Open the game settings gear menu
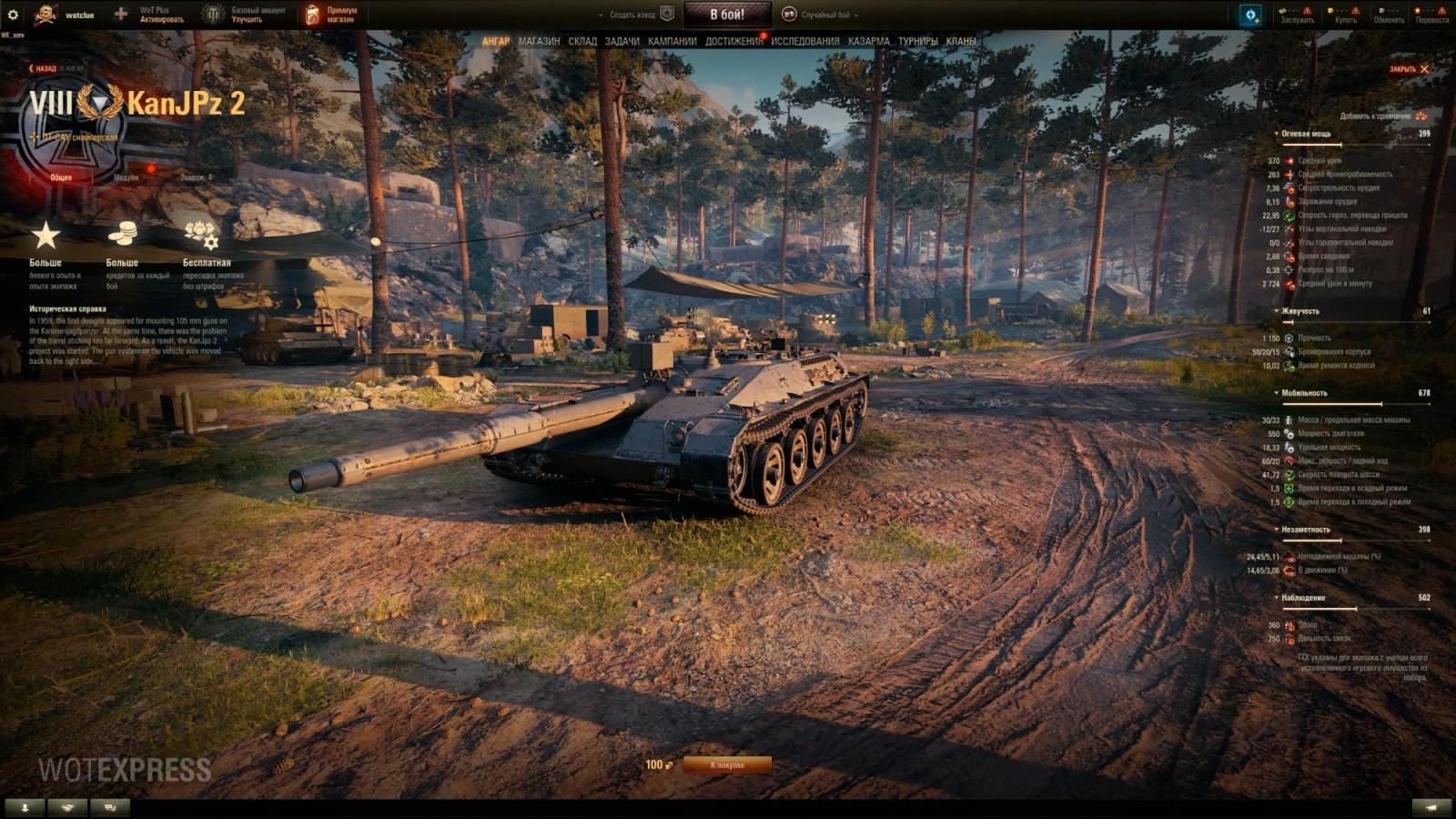This screenshot has height=819, width=1456. point(13,13)
